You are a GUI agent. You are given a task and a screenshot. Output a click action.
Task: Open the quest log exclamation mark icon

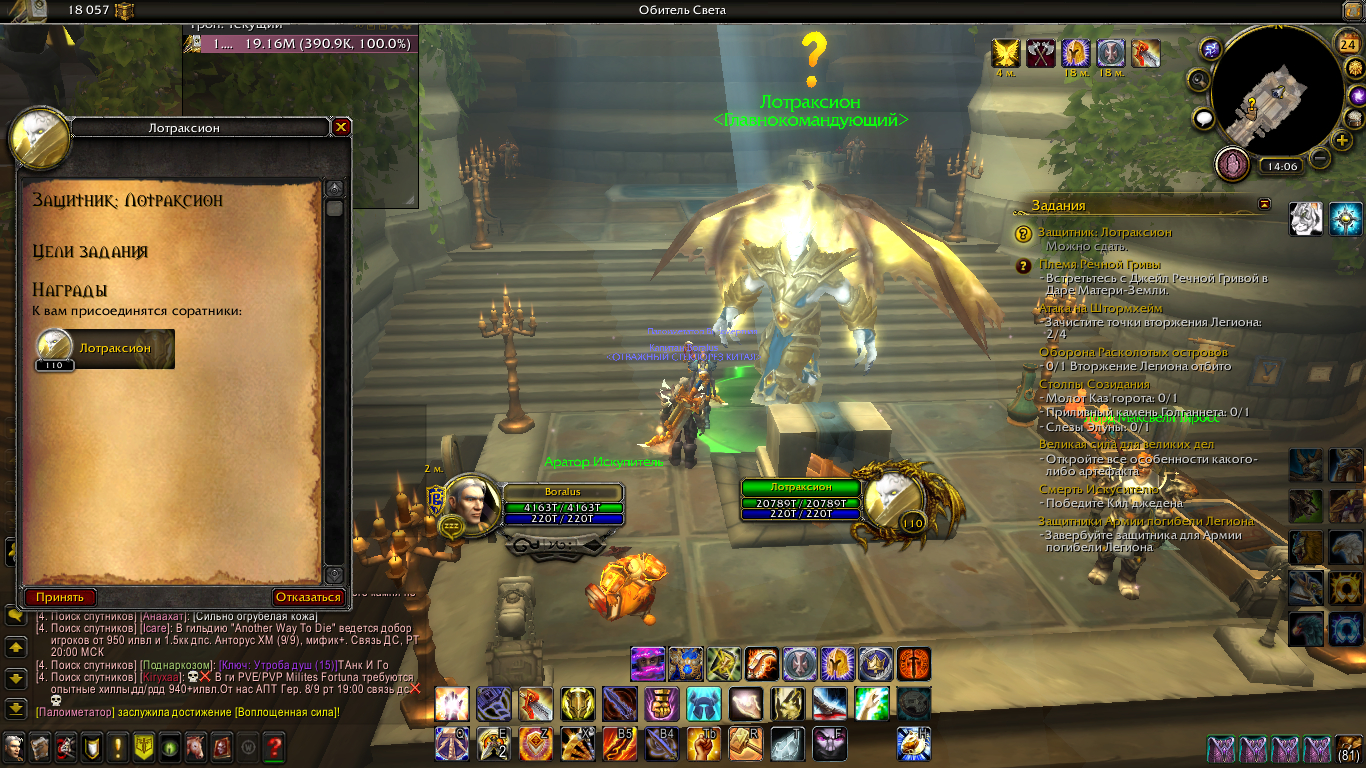(118, 746)
